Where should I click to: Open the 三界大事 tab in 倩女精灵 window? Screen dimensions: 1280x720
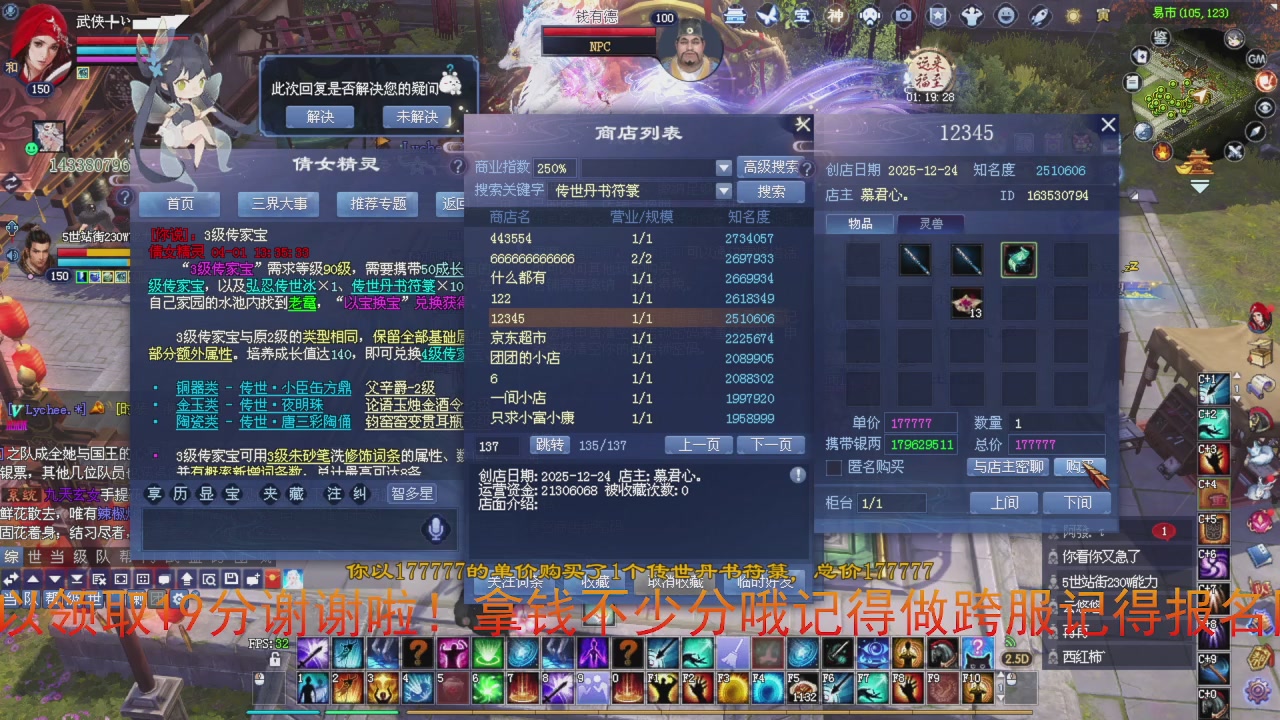point(277,204)
